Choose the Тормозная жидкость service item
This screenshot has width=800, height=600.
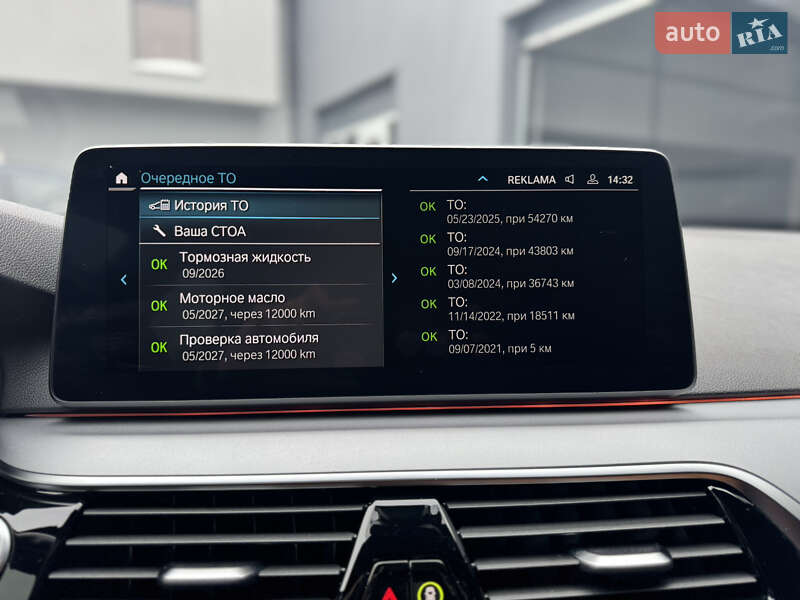tap(260, 264)
